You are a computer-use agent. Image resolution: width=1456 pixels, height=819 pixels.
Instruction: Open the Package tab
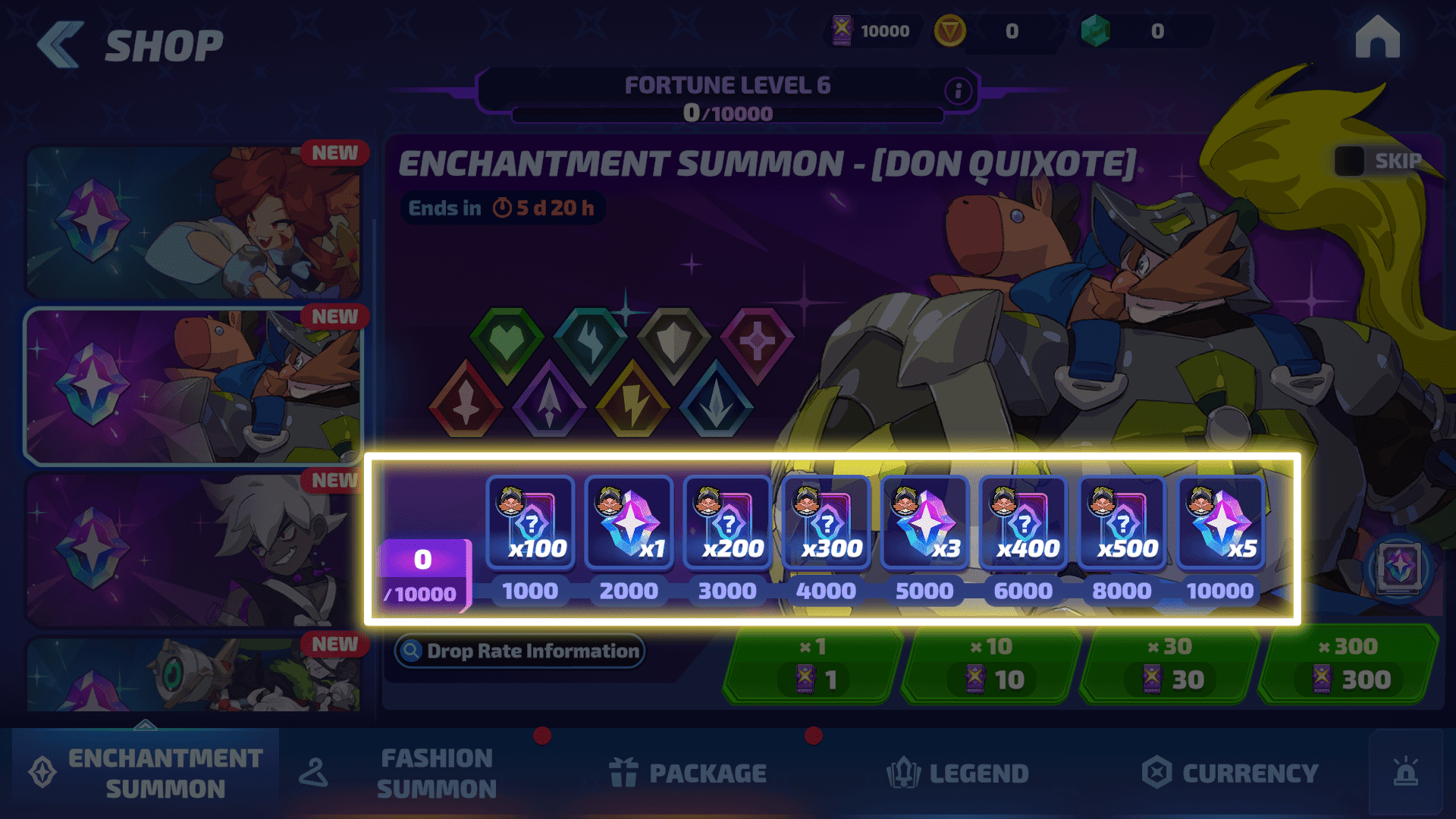[x=687, y=773]
